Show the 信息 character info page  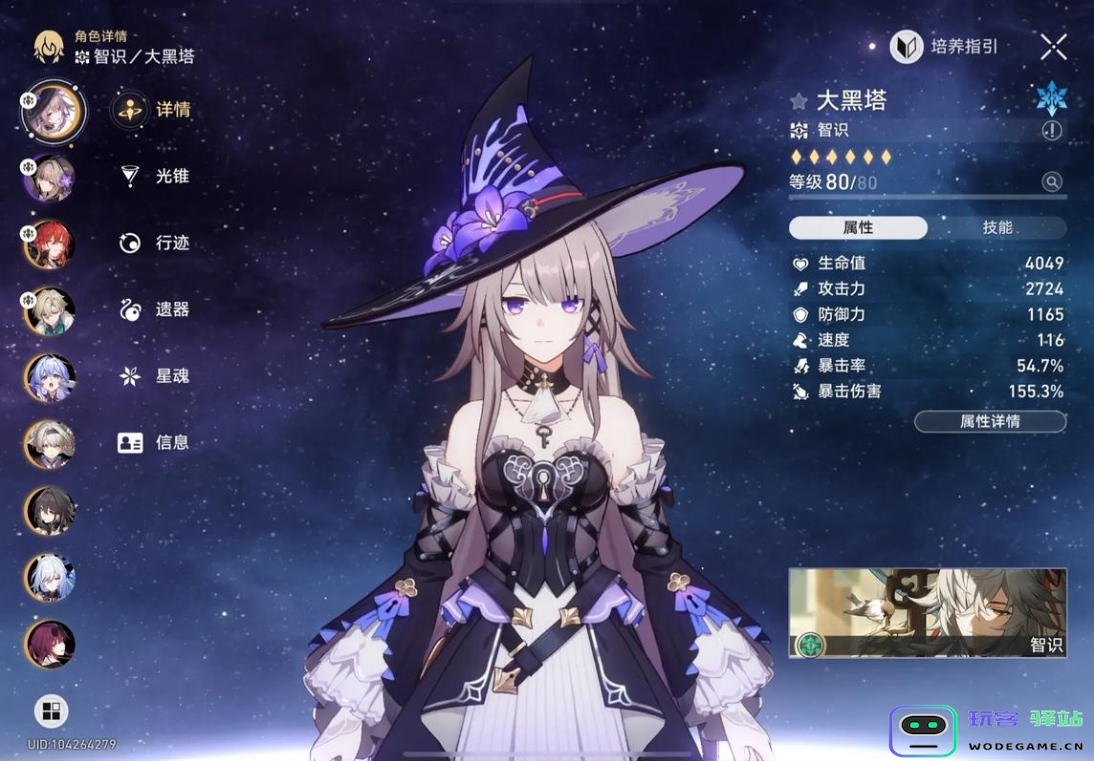[155, 442]
